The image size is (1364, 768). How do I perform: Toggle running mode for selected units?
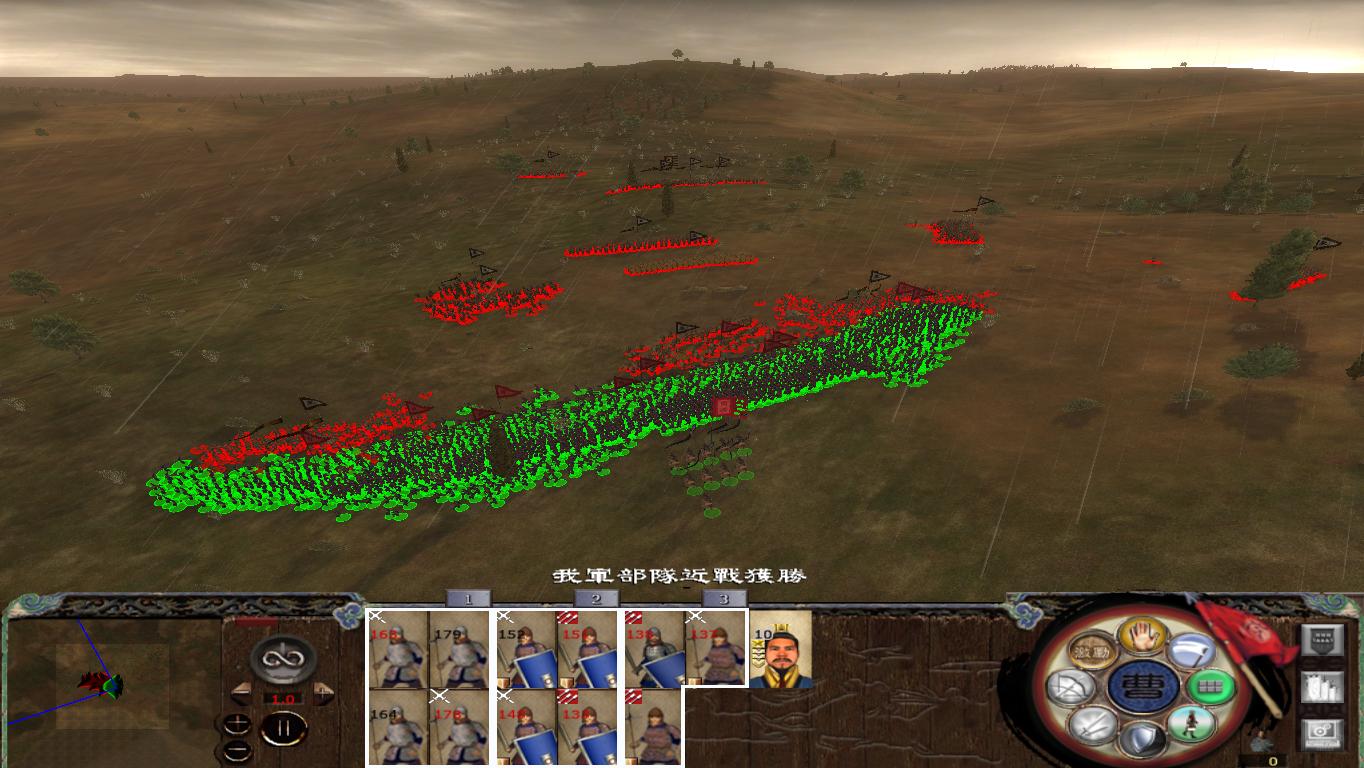coord(1192,724)
